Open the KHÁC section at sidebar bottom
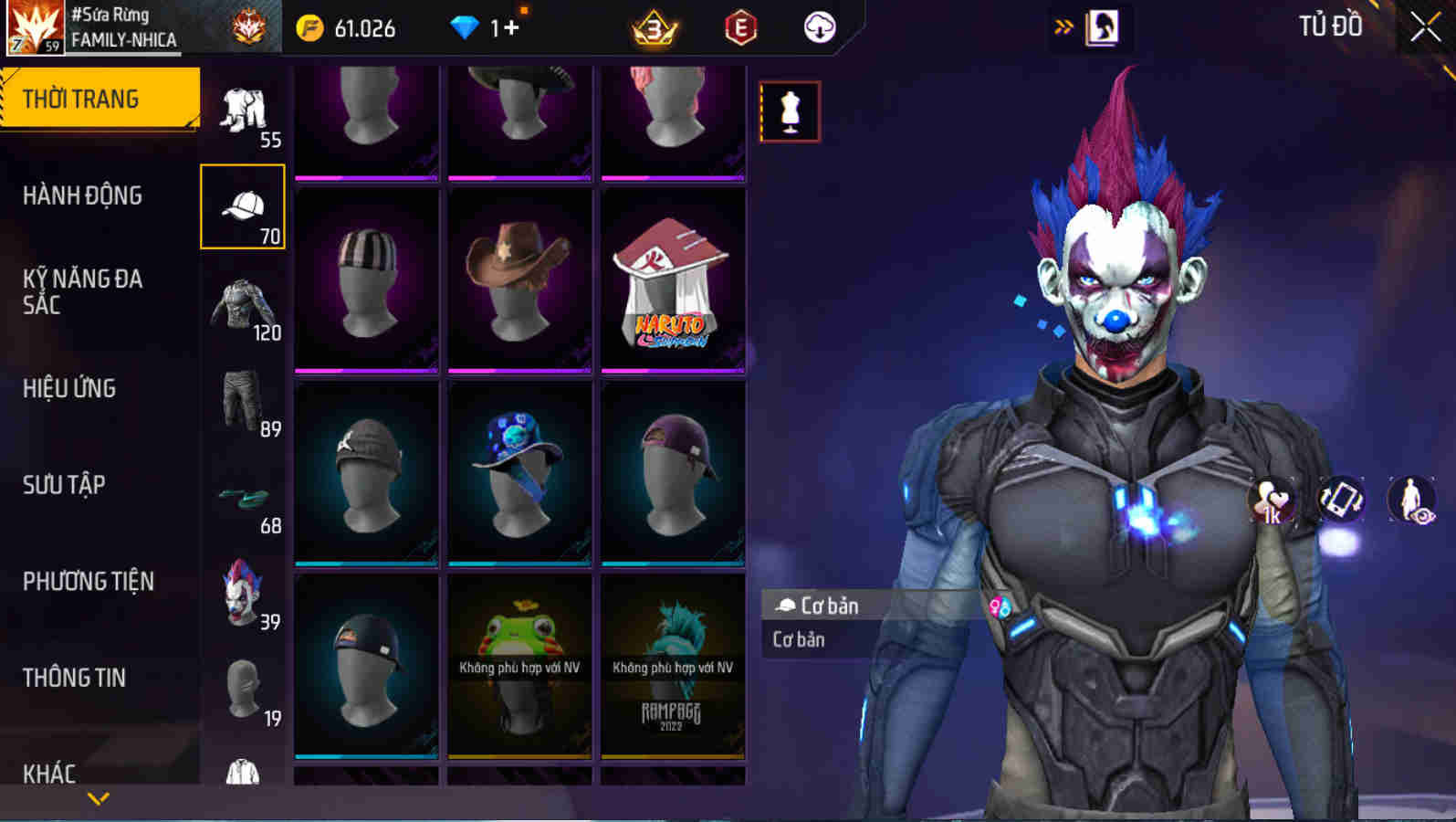Screen dimensions: 1456x822 click(50, 775)
